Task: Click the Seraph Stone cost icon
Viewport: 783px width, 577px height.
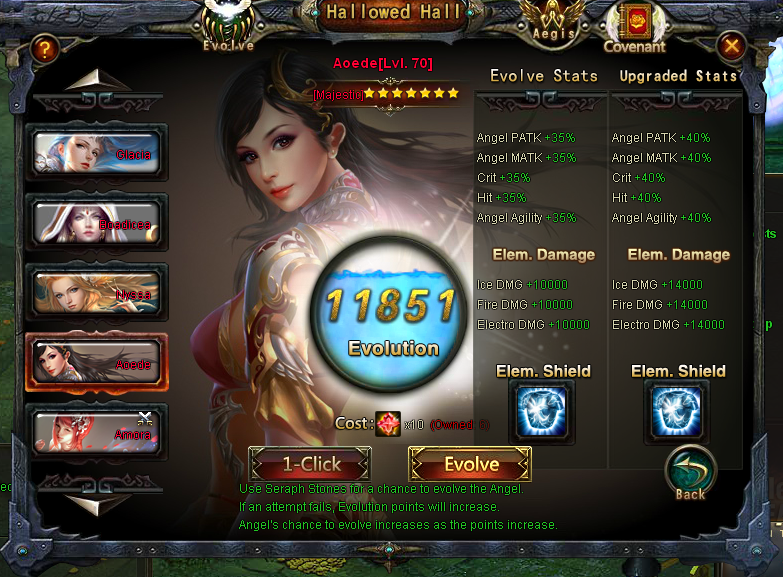Action: tap(388, 424)
